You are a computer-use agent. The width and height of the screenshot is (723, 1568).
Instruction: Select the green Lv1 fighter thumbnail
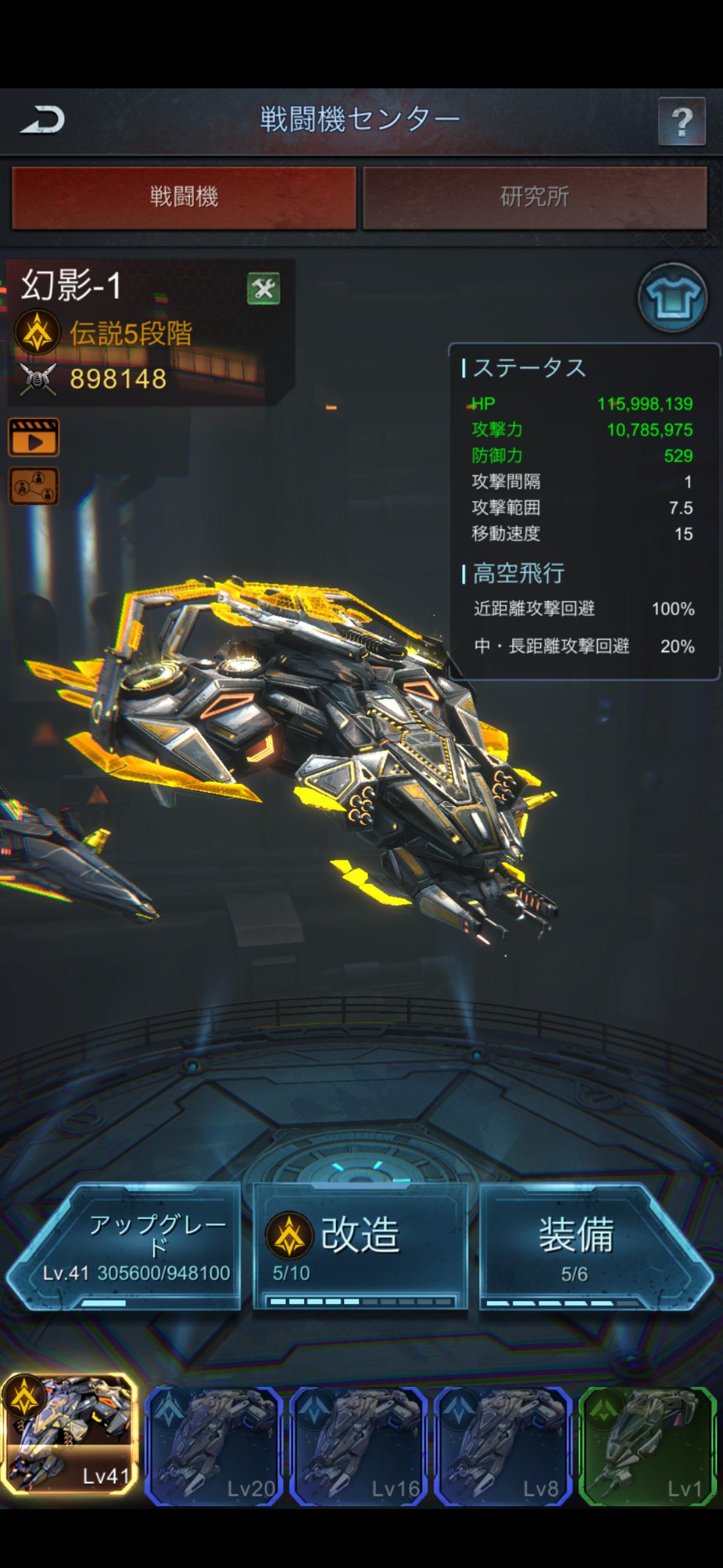coord(648,1445)
